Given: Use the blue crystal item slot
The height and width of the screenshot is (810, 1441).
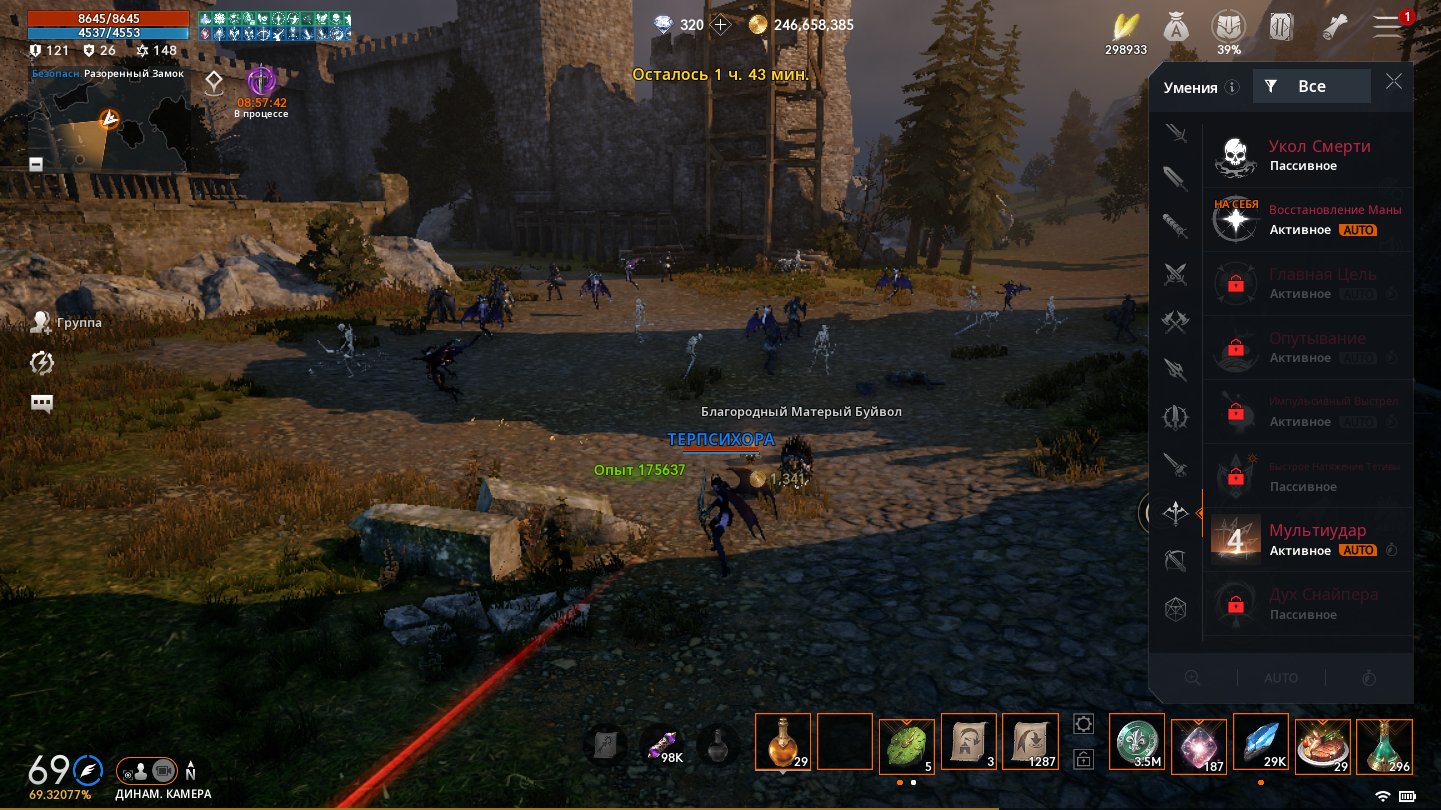Looking at the screenshot, I should [x=1260, y=742].
